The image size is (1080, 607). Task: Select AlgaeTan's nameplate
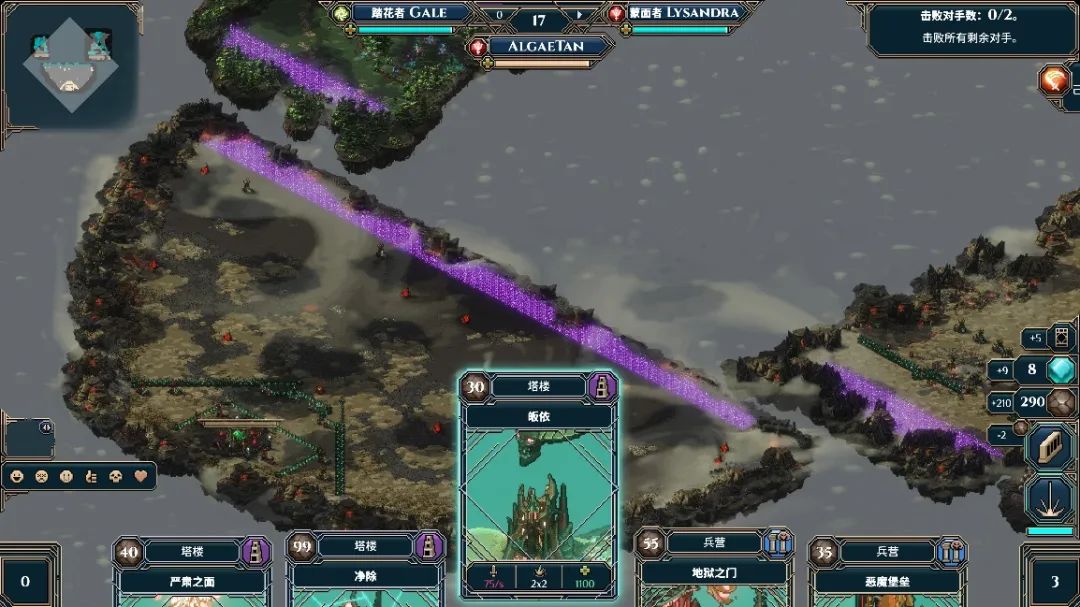(547, 46)
